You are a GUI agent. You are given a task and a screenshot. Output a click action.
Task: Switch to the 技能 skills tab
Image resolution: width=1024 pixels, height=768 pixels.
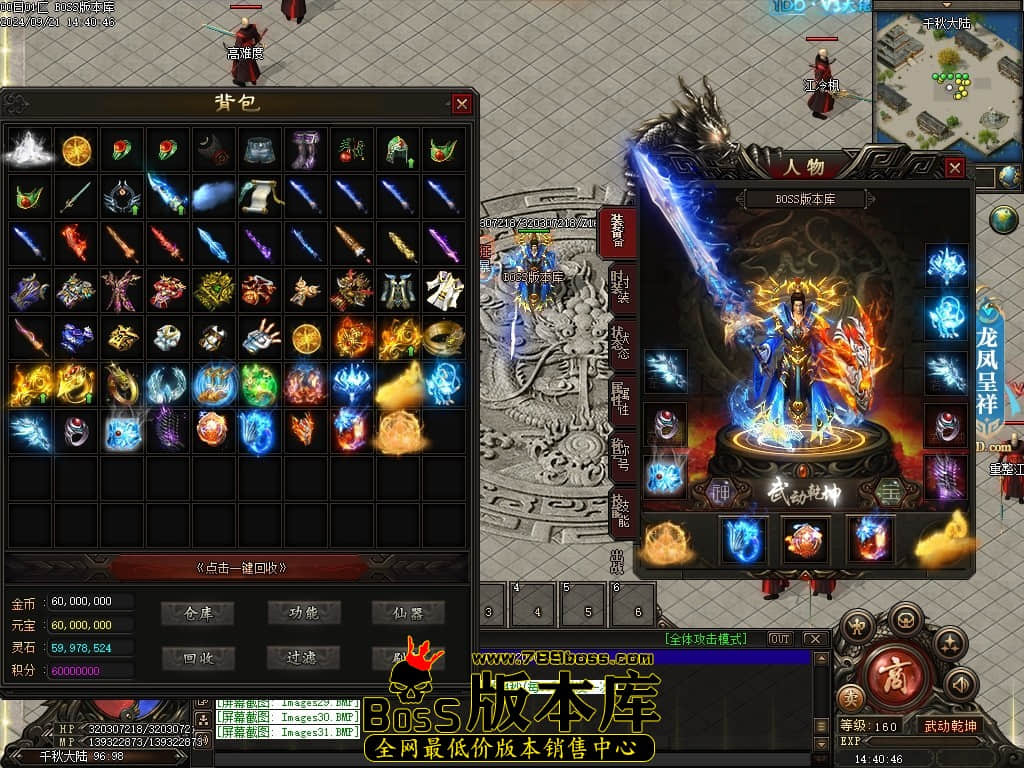pos(621,513)
